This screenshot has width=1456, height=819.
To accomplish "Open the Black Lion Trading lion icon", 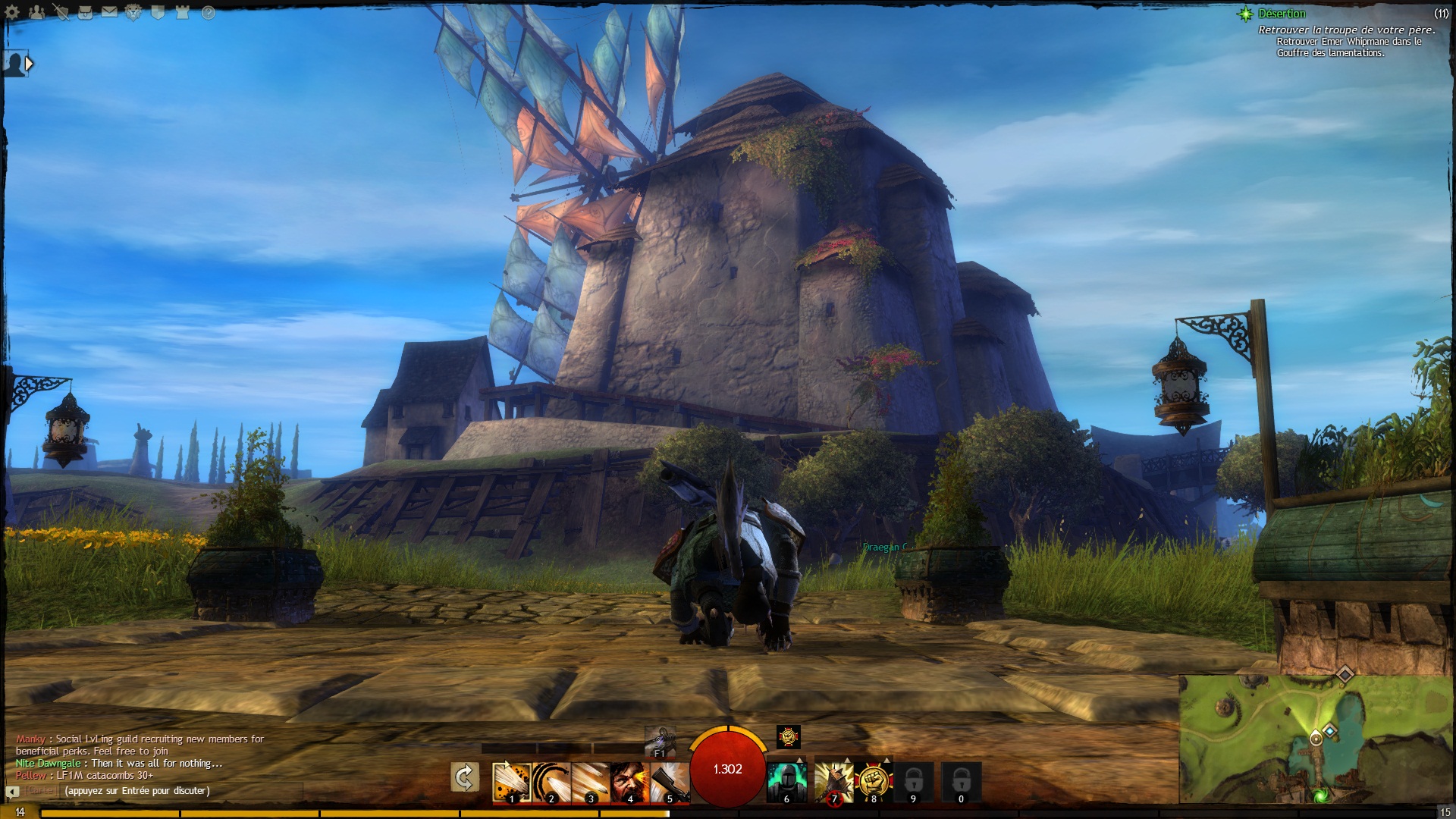I will pos(133,12).
